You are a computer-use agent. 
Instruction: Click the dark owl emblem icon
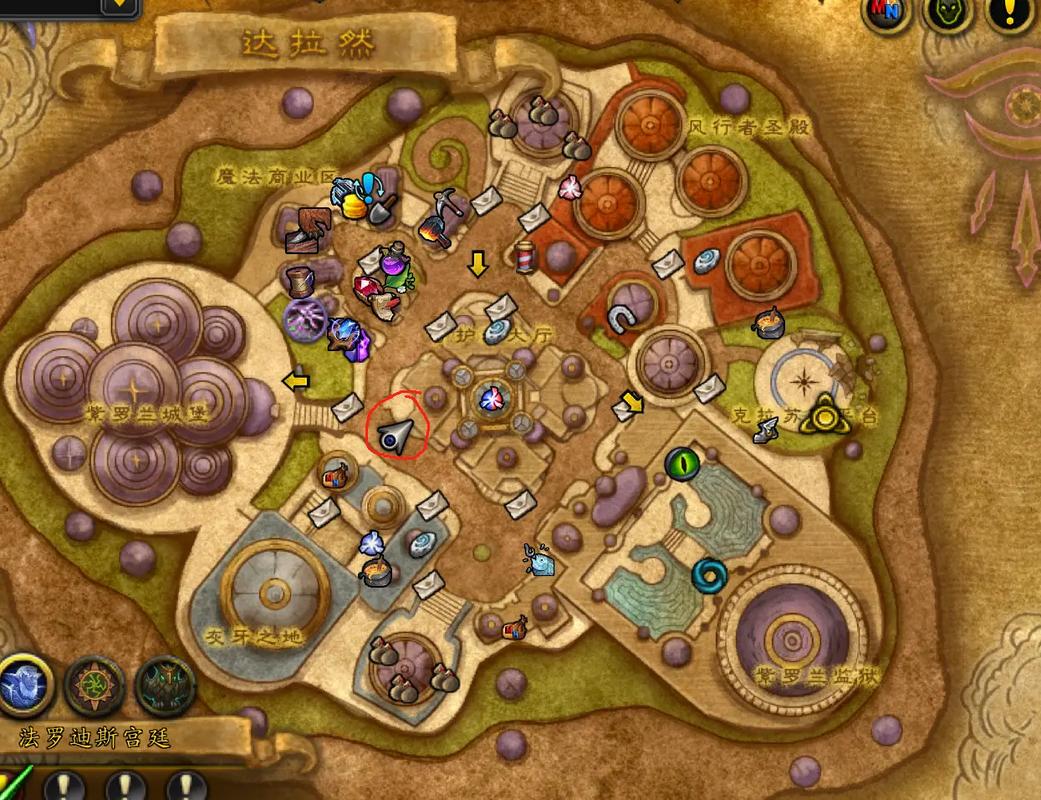(165, 686)
